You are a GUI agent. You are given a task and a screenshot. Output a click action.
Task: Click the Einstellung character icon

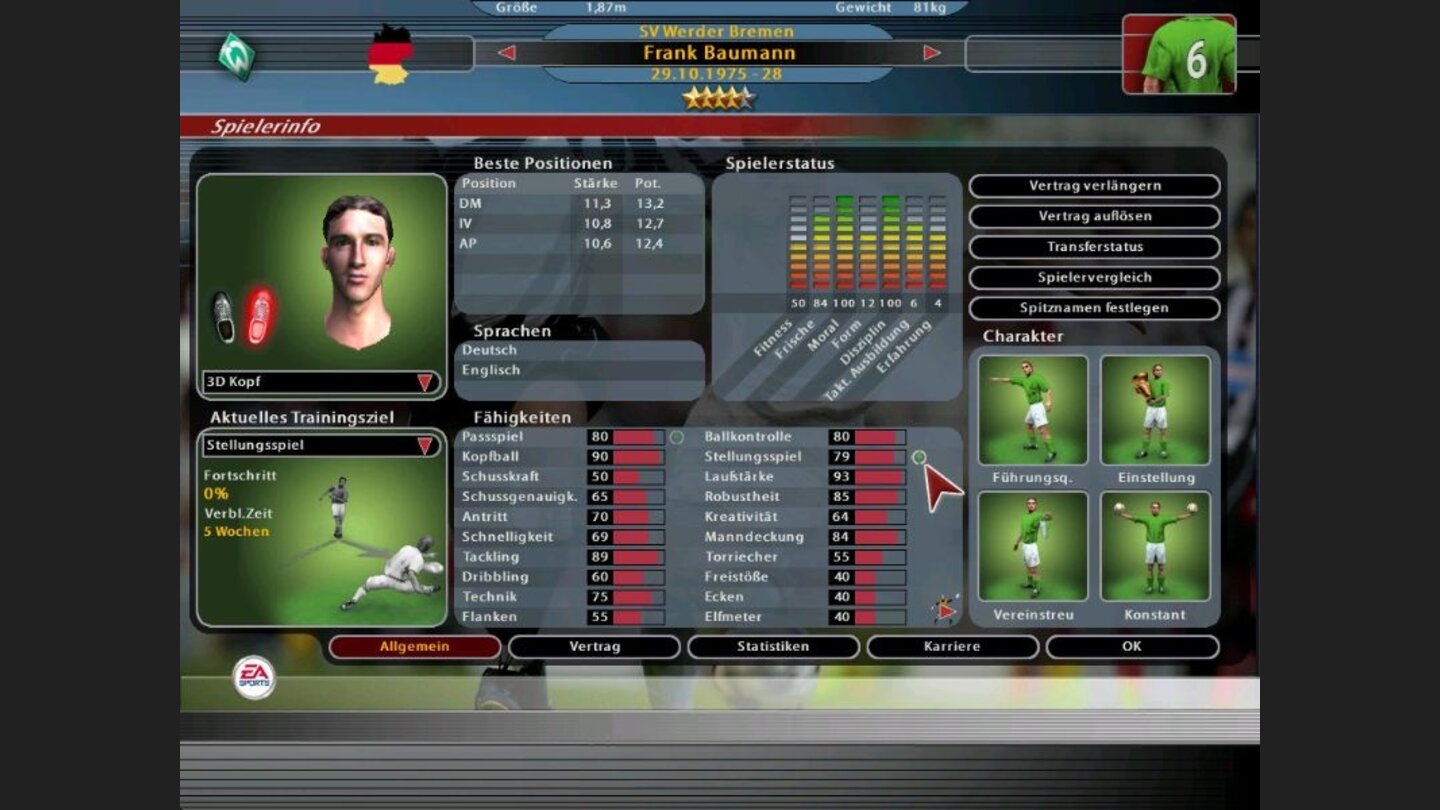[1153, 408]
